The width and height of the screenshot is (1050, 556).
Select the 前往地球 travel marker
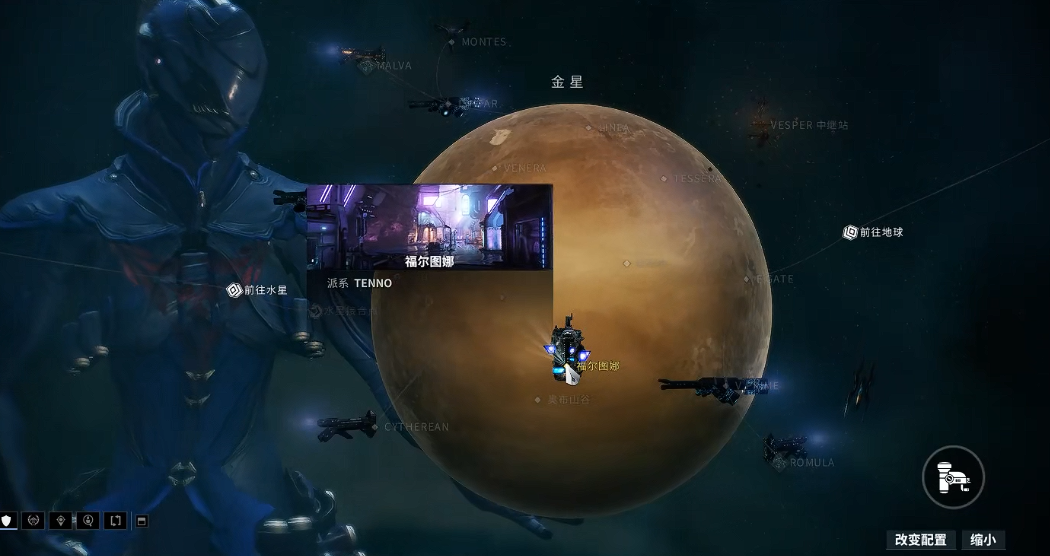point(851,232)
